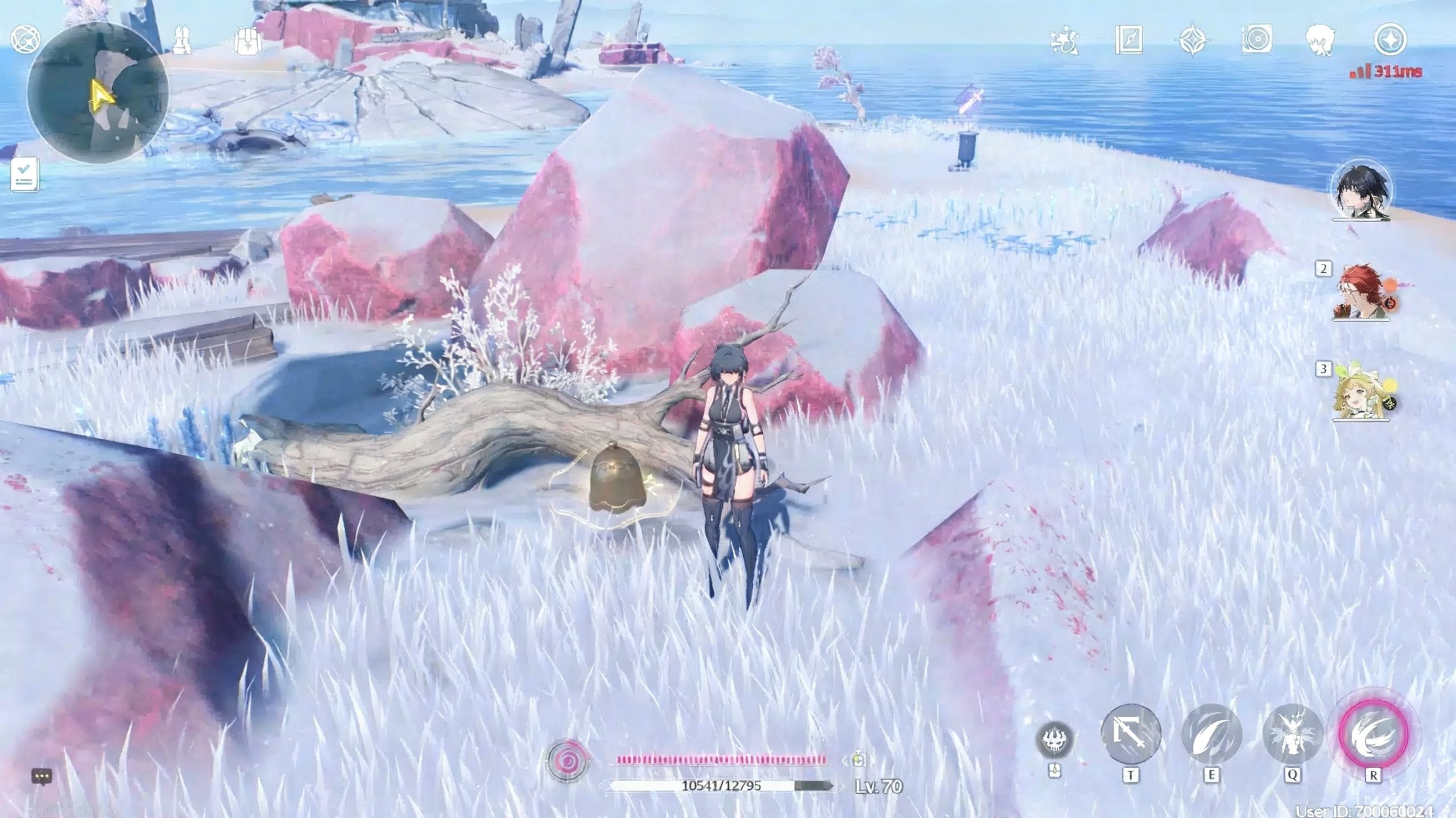
Task: Open the circular minimap
Action: pos(97,92)
